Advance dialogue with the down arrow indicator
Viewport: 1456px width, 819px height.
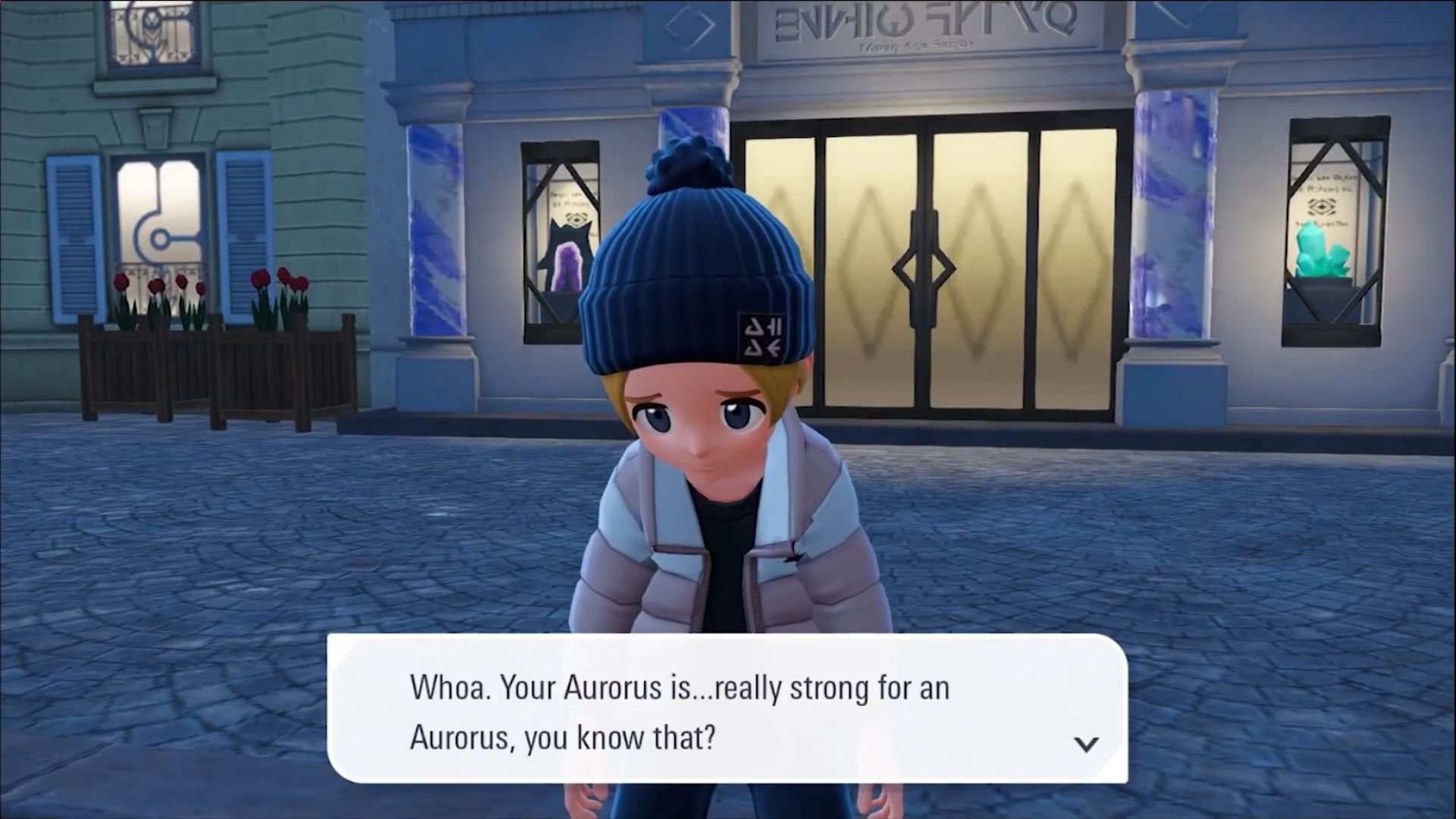click(1086, 744)
